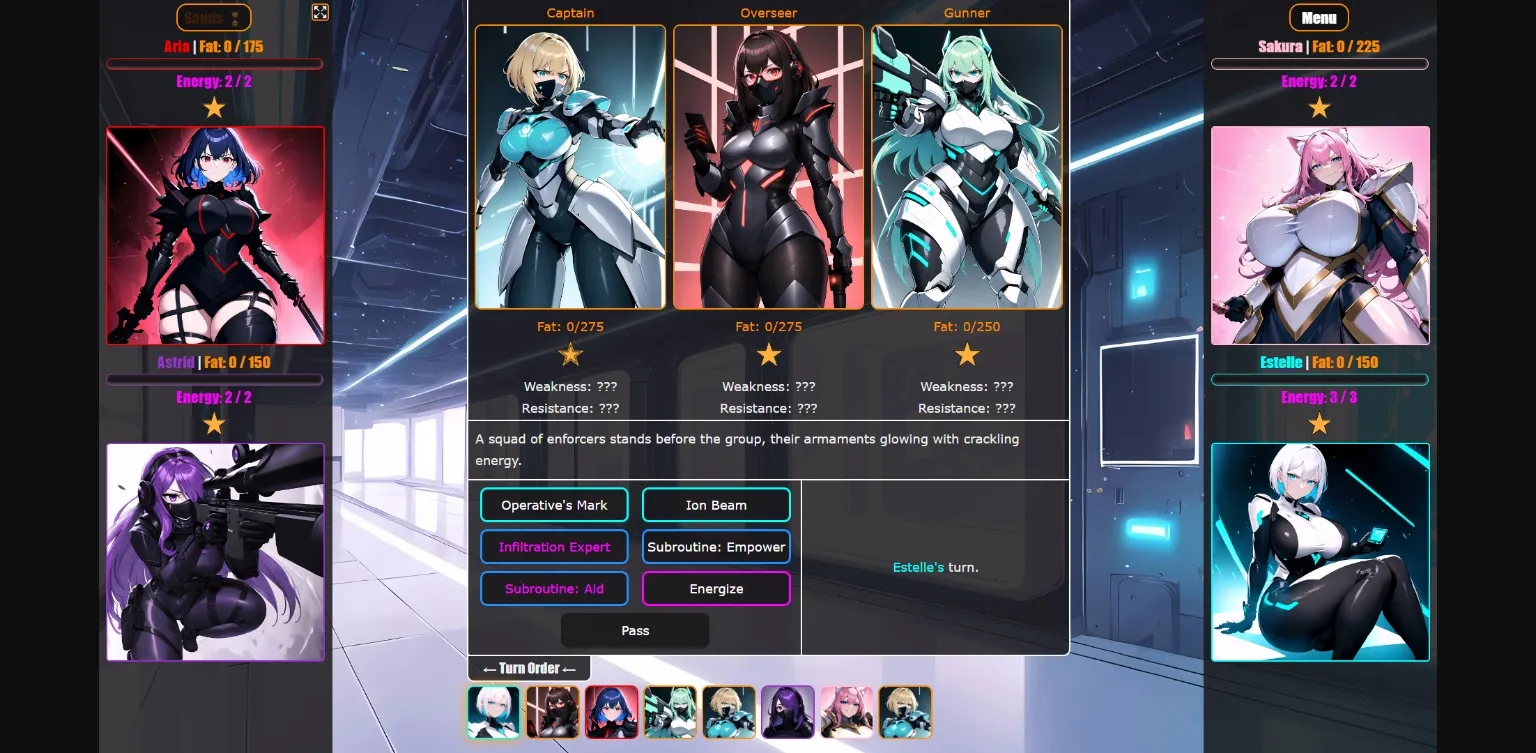The width and height of the screenshot is (1536, 753).
Task: Click Estelle's energy star
Action: click(1320, 423)
